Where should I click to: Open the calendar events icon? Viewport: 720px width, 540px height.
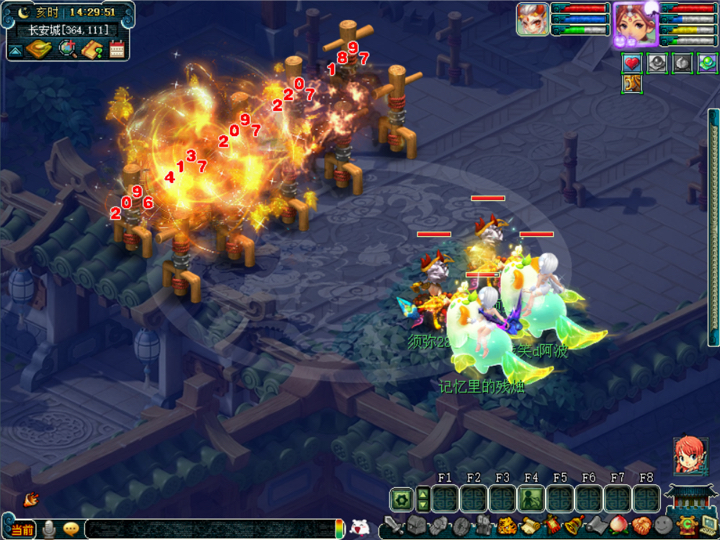(x=117, y=49)
